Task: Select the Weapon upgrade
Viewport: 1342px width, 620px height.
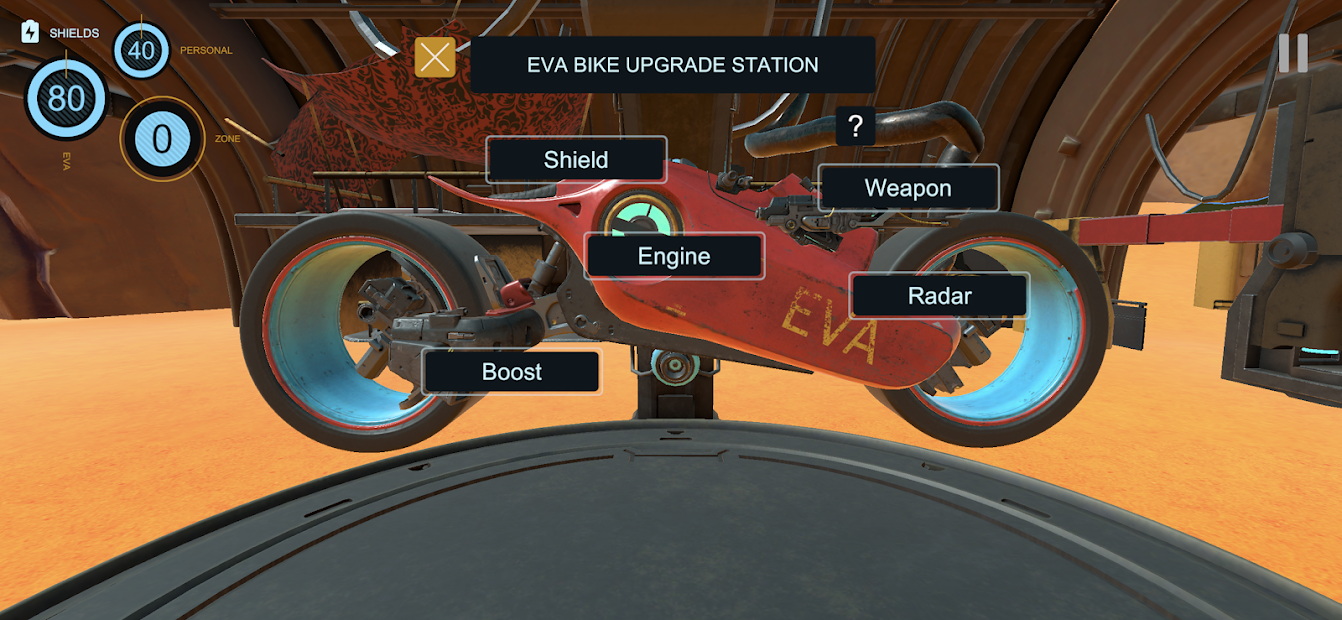Action: pos(908,188)
